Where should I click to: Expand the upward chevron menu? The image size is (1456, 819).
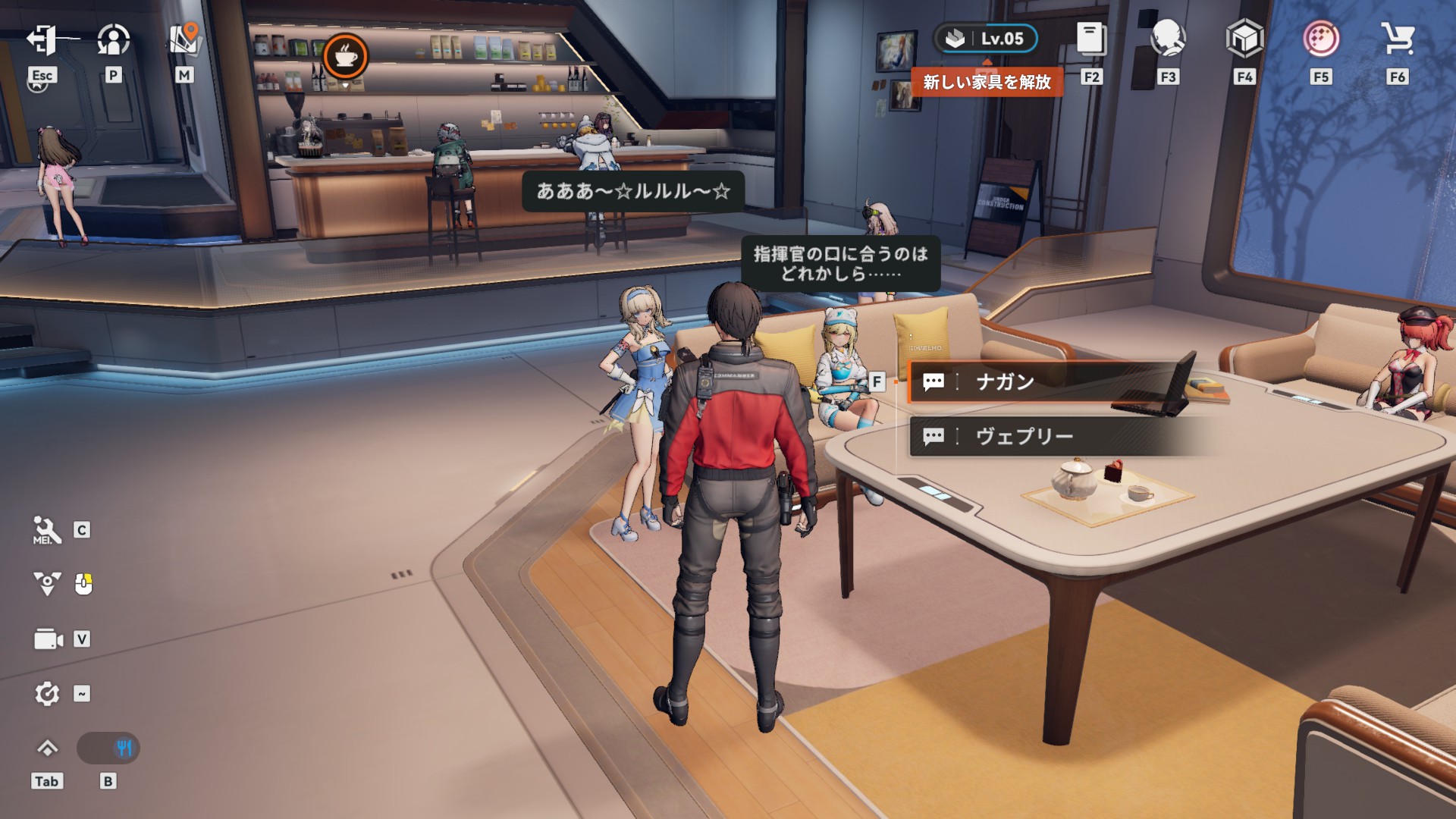(47, 748)
